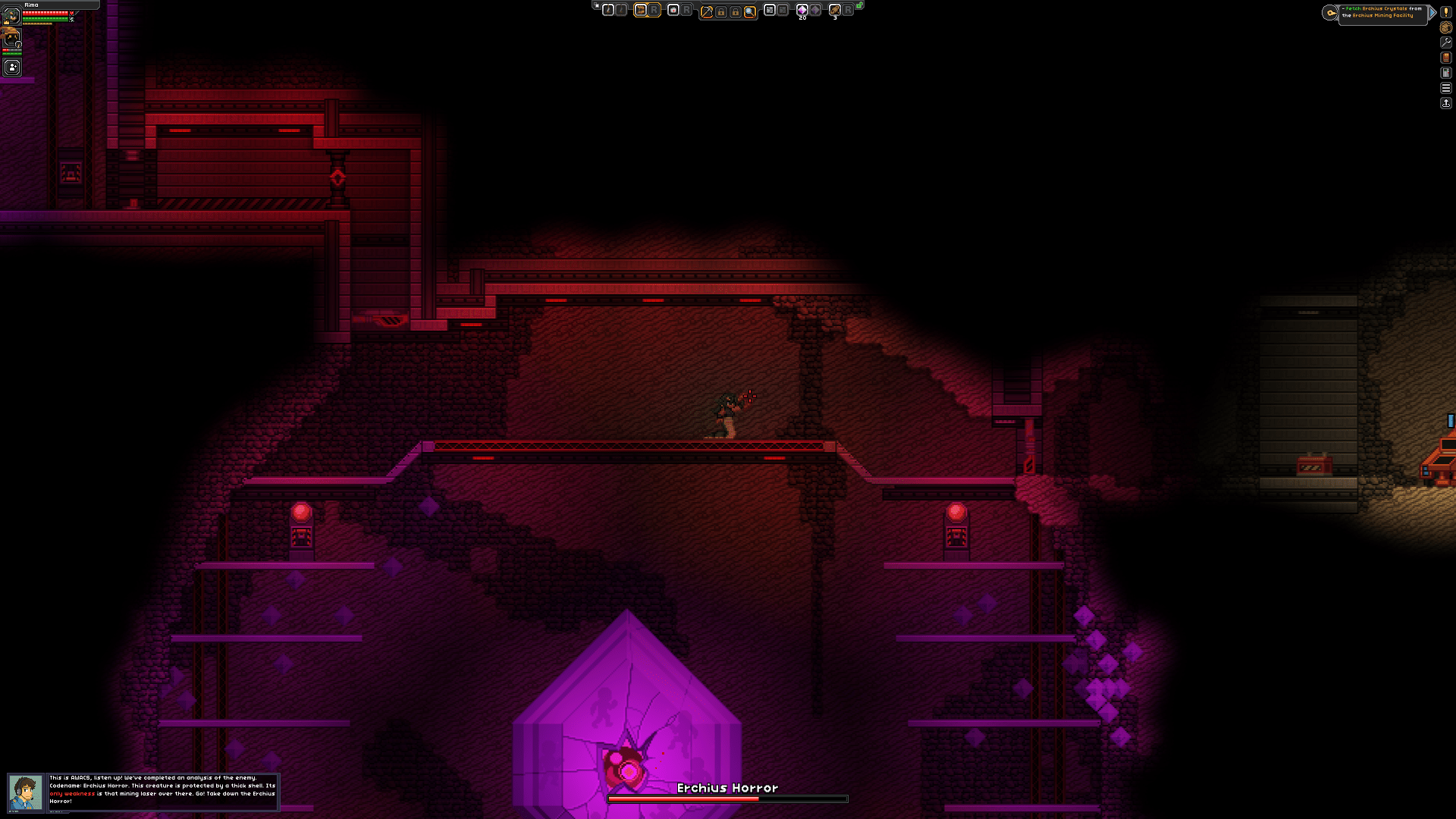Select the highlighted orange weapon hotbar slot
This screenshot has width=1456, height=819.
641,10
